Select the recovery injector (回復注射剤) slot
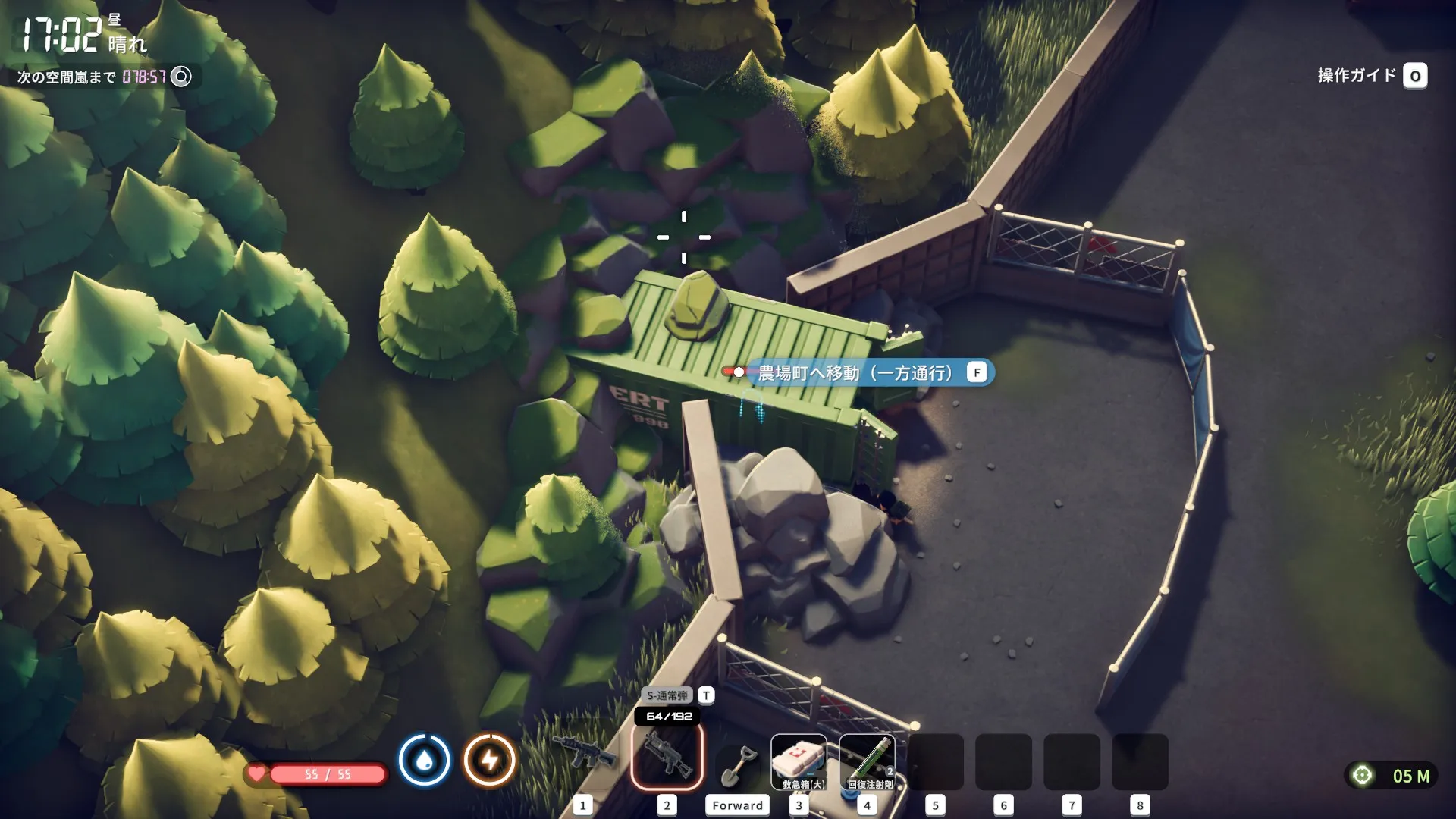 coord(868,761)
